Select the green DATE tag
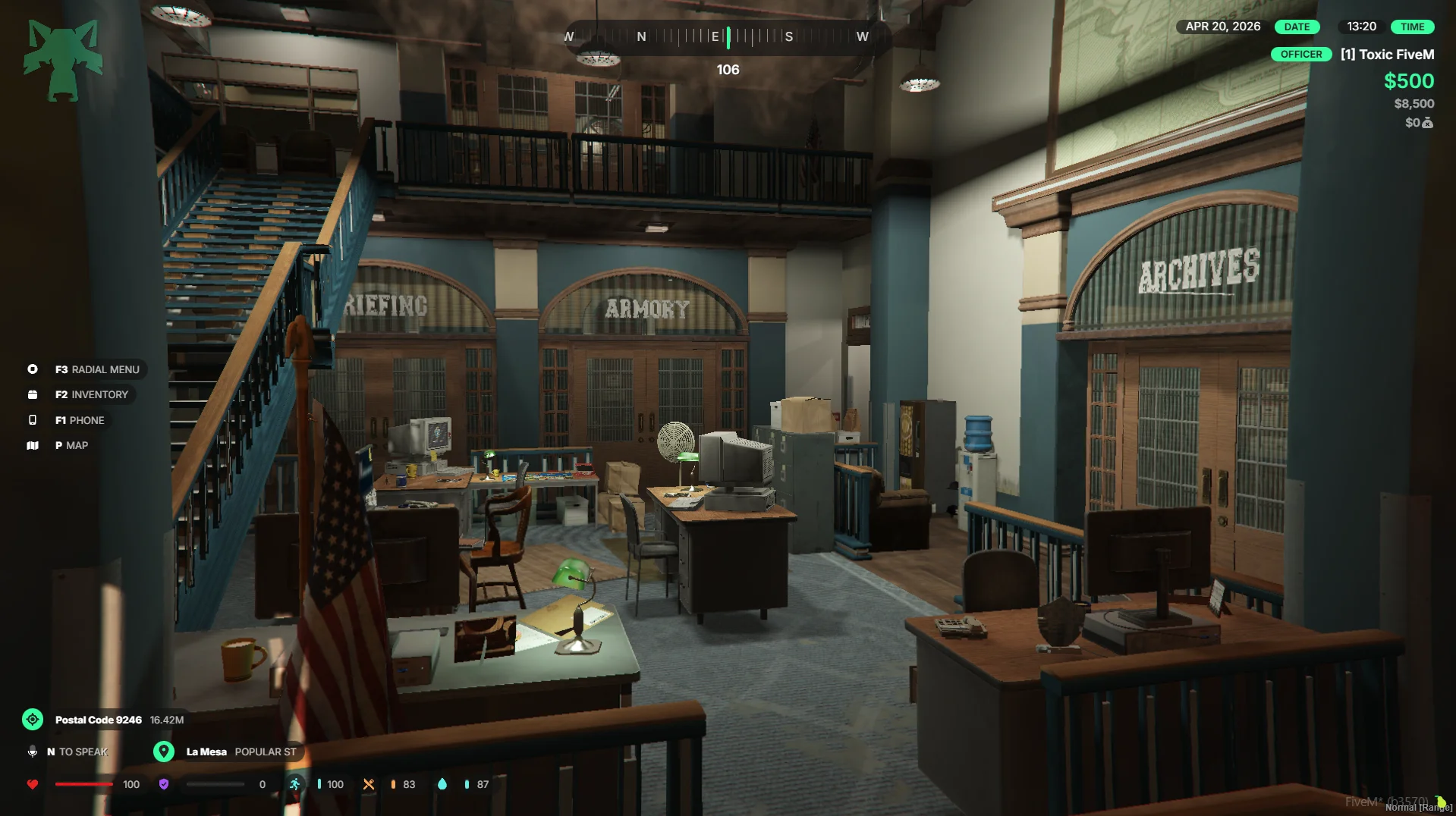This screenshot has height=816, width=1456. tap(1297, 27)
